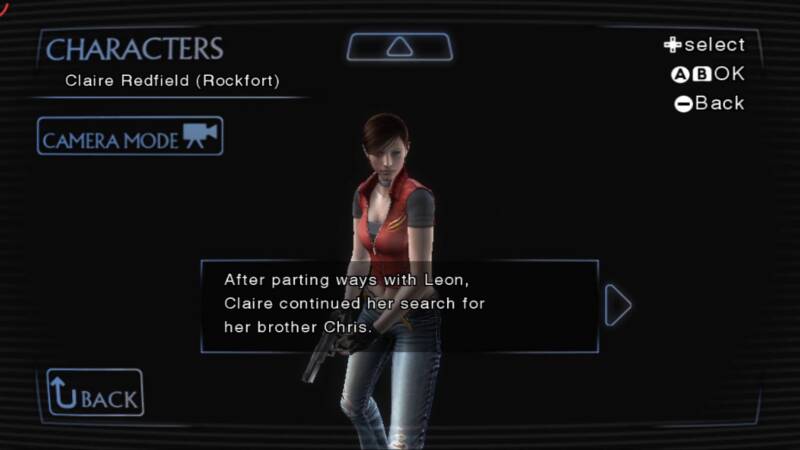
Task: Select the up arrow above the character
Action: [399, 47]
